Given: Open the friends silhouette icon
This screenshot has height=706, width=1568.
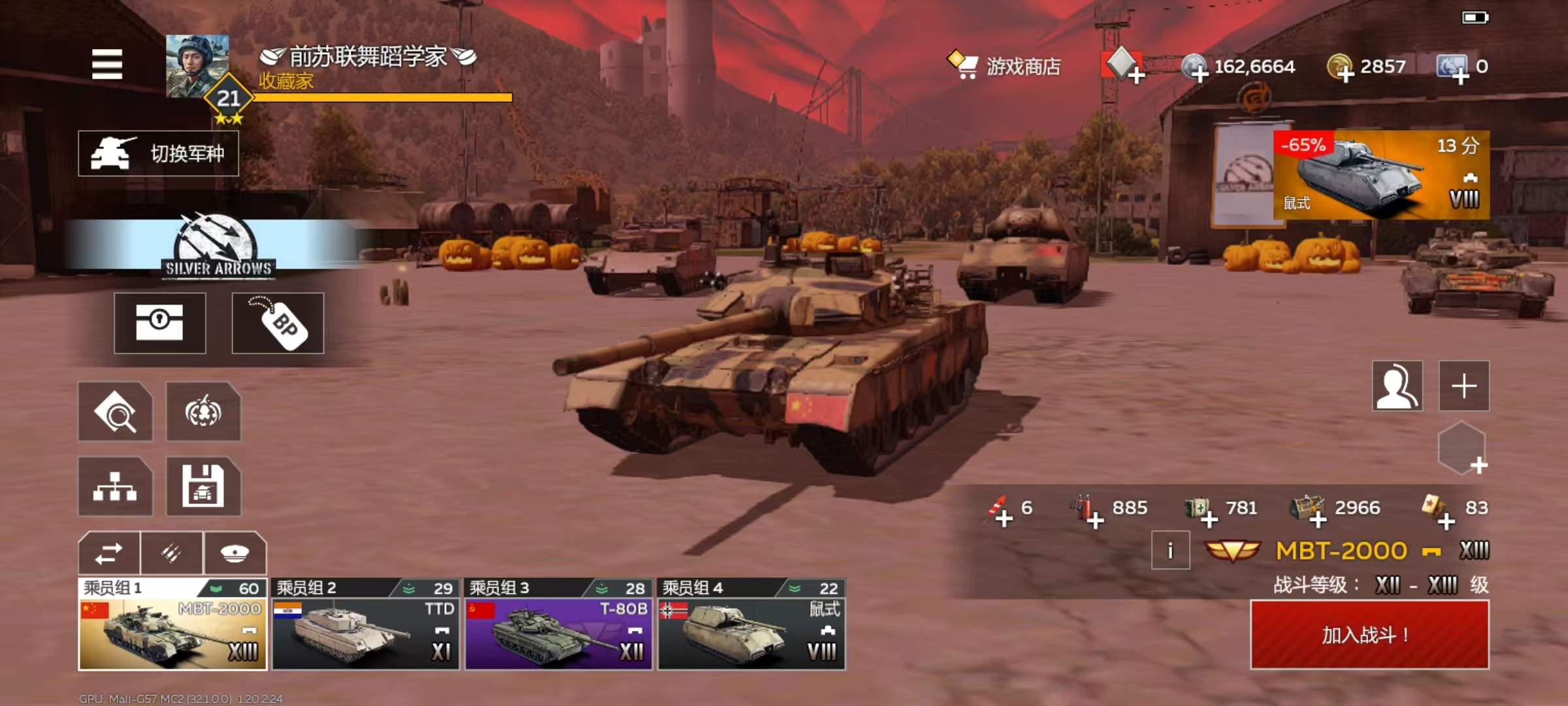Looking at the screenshot, I should click(1397, 386).
